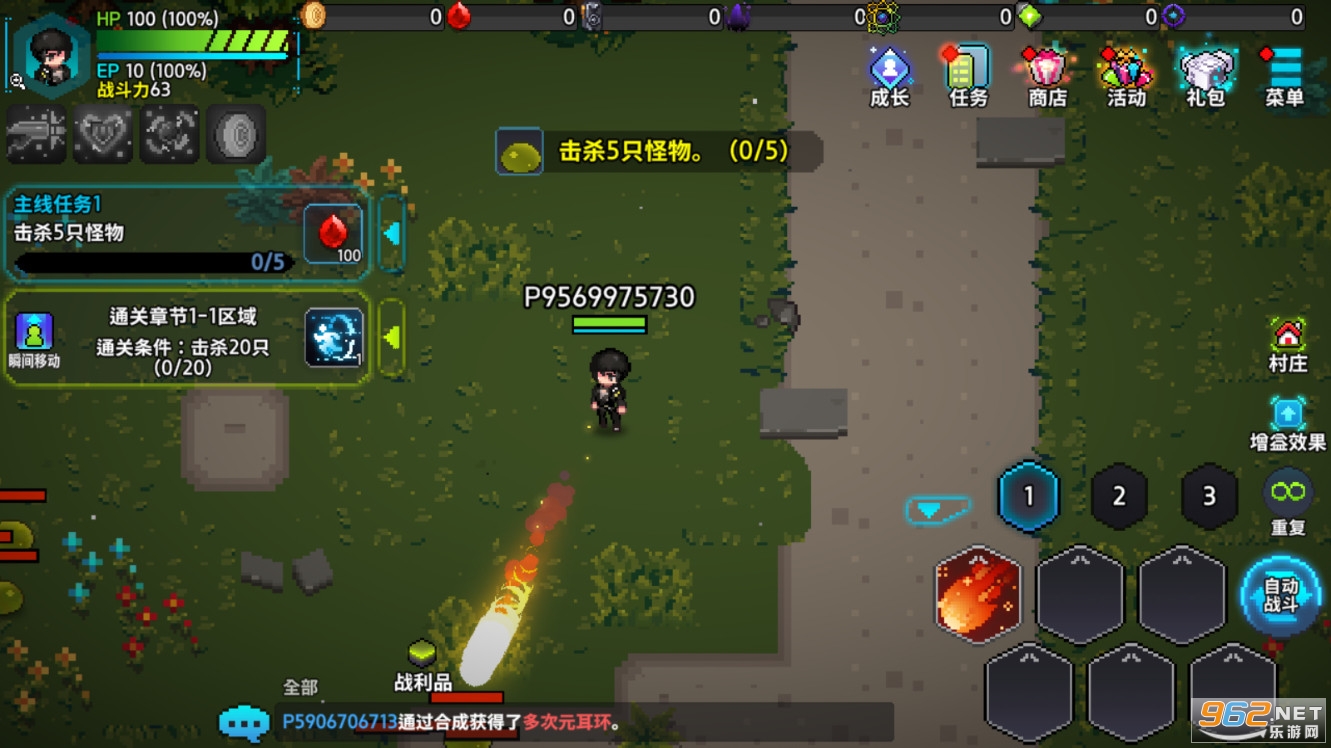Viewport: 1331px width, 748px height.
Task: Open the 成长 growth panel
Action: pyautogui.click(x=888, y=70)
